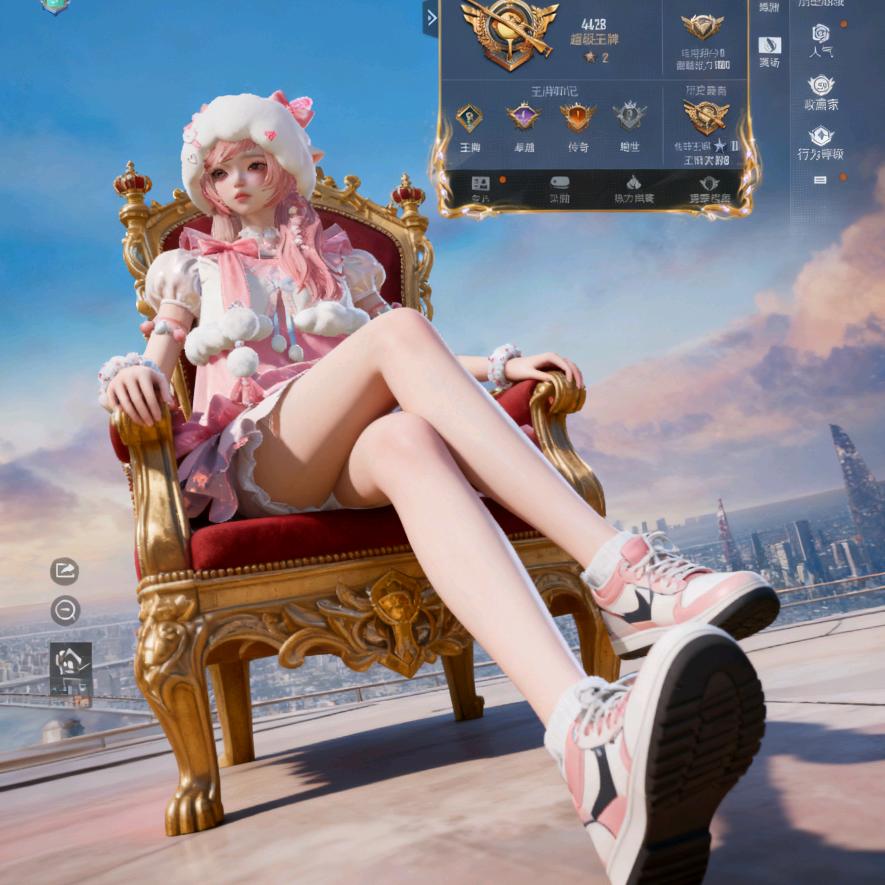Collapse the profile panel with the arrow tab
Image resolution: width=885 pixels, height=885 pixels.
tap(431, 18)
